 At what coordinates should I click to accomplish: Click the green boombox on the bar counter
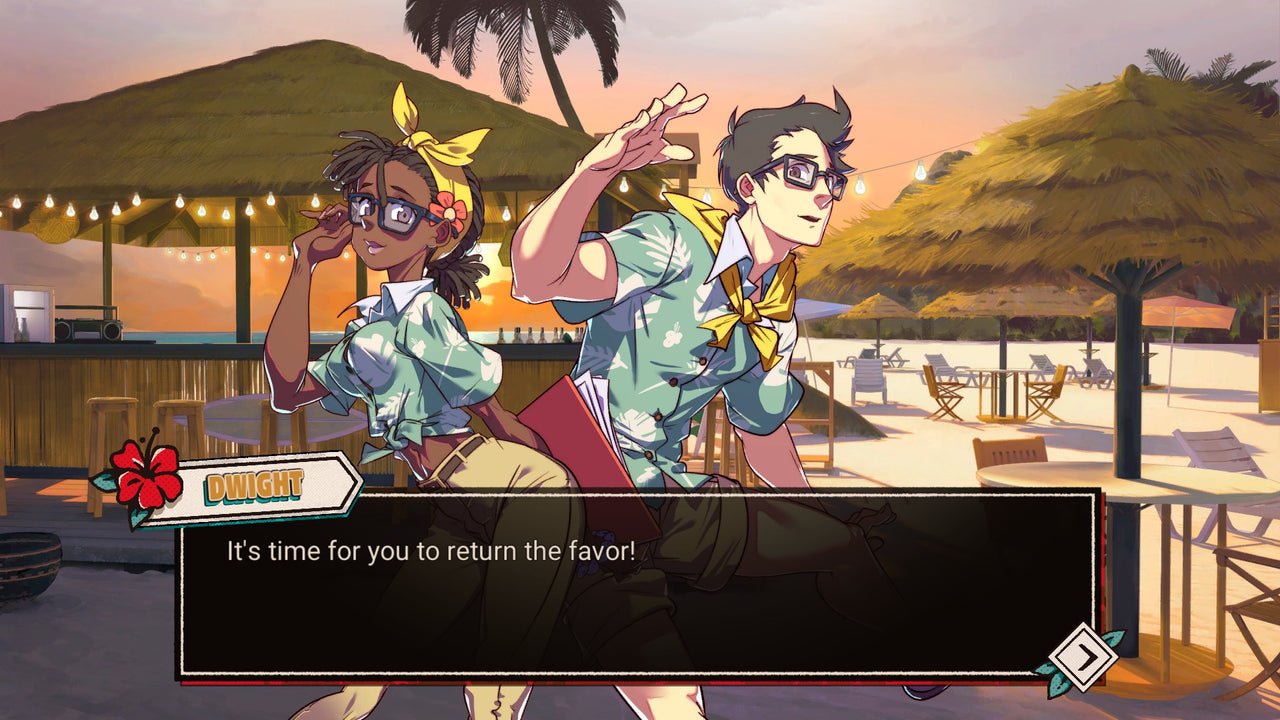click(x=88, y=328)
